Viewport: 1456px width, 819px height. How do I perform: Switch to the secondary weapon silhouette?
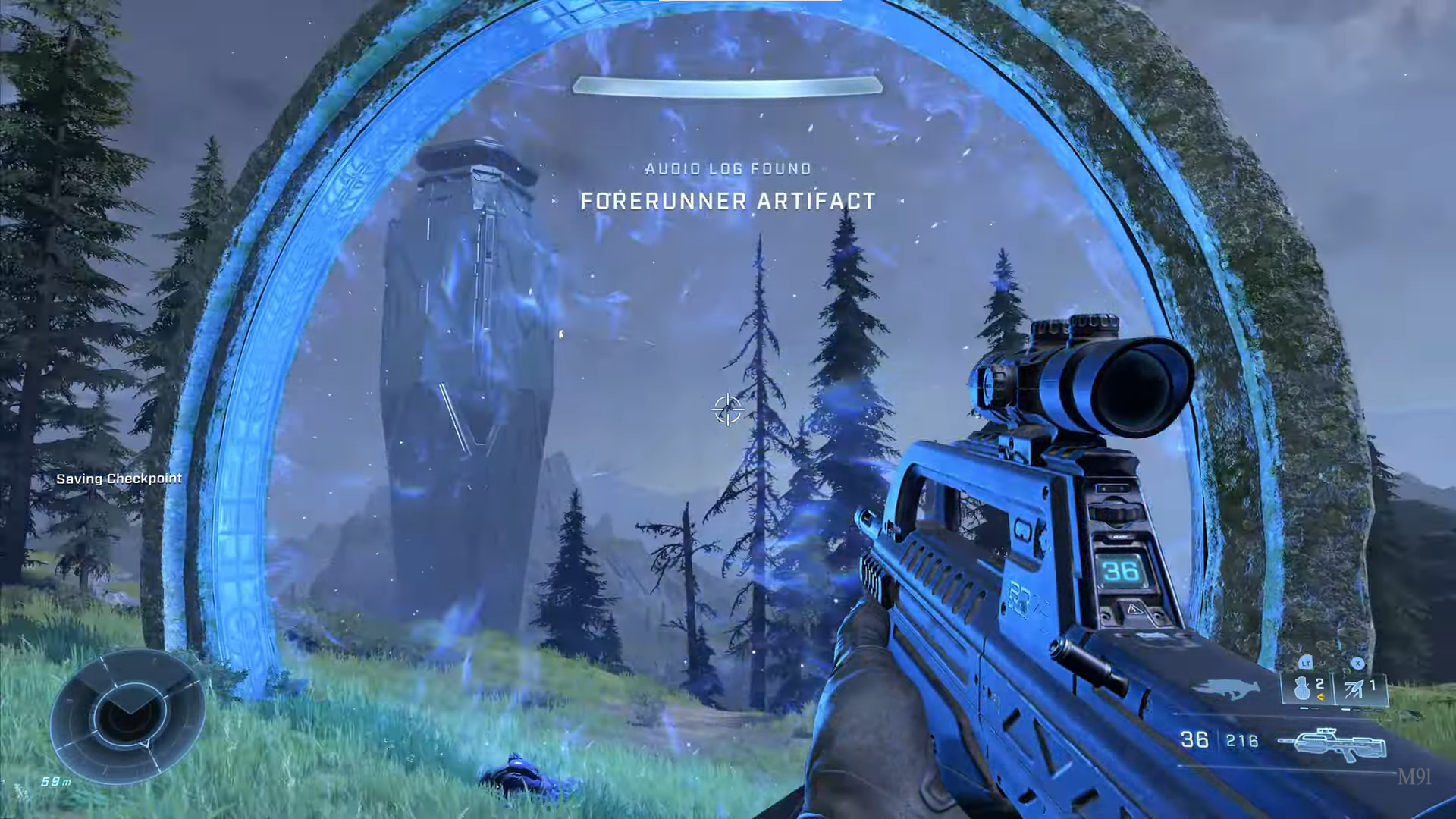[x=1225, y=689]
